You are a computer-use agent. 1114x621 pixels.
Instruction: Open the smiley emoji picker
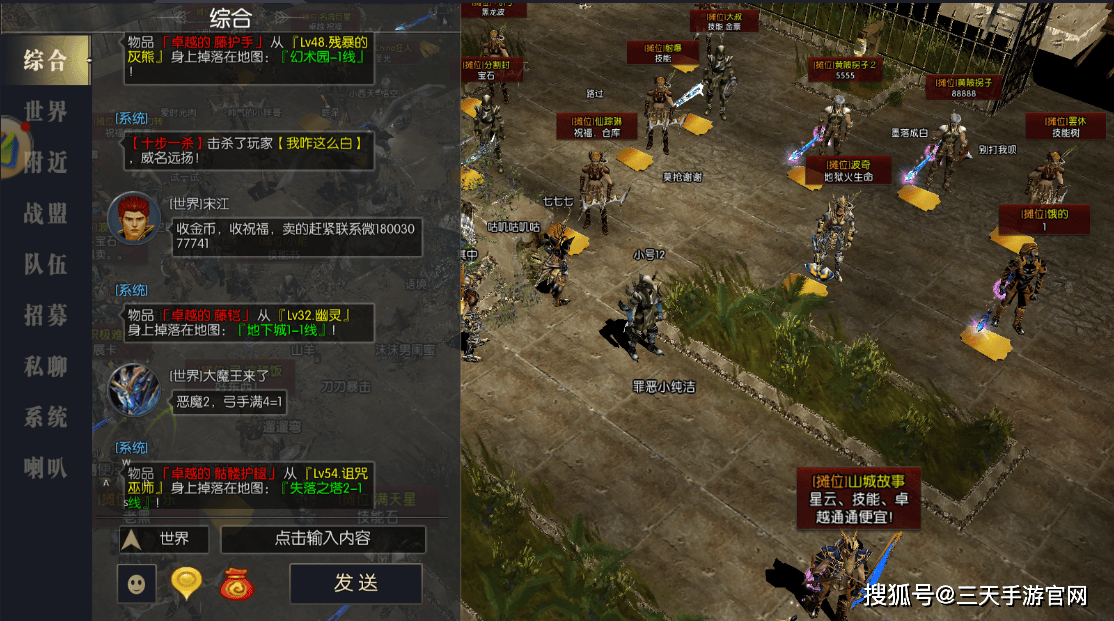(136, 583)
